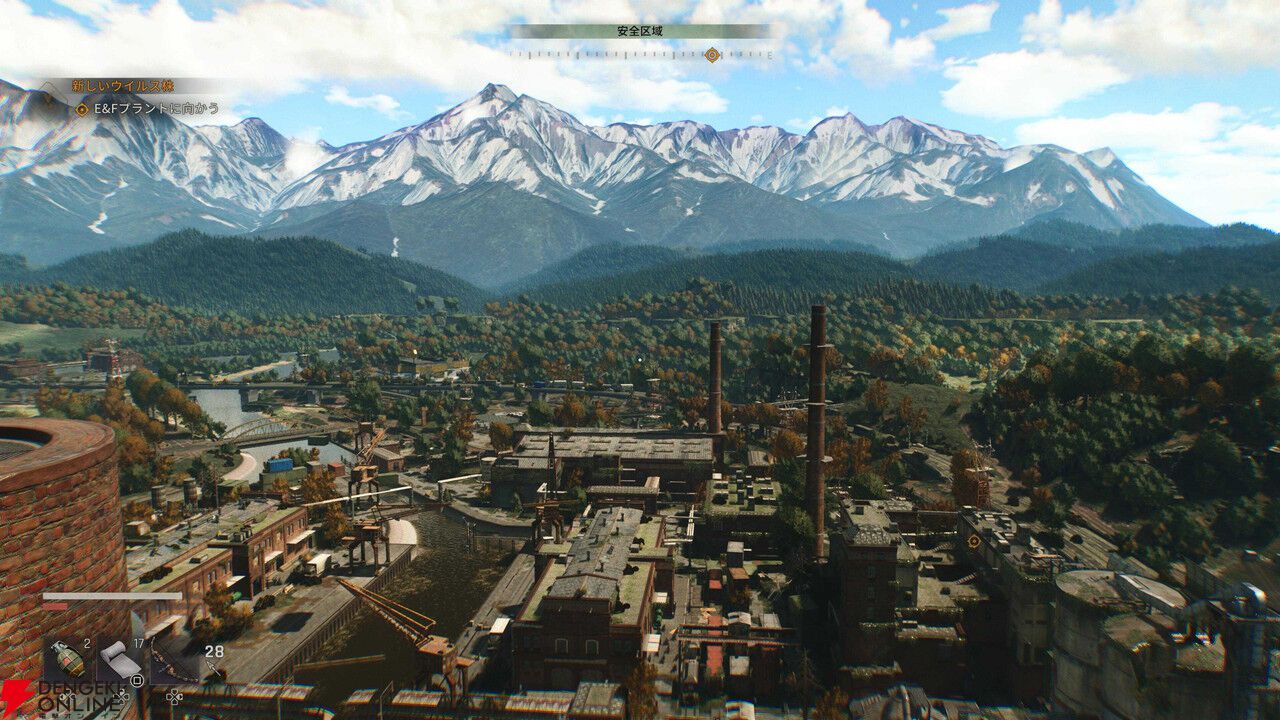Viewport: 1280px width, 720px height.
Task: Select the grenade item slot
Action: click(68, 658)
